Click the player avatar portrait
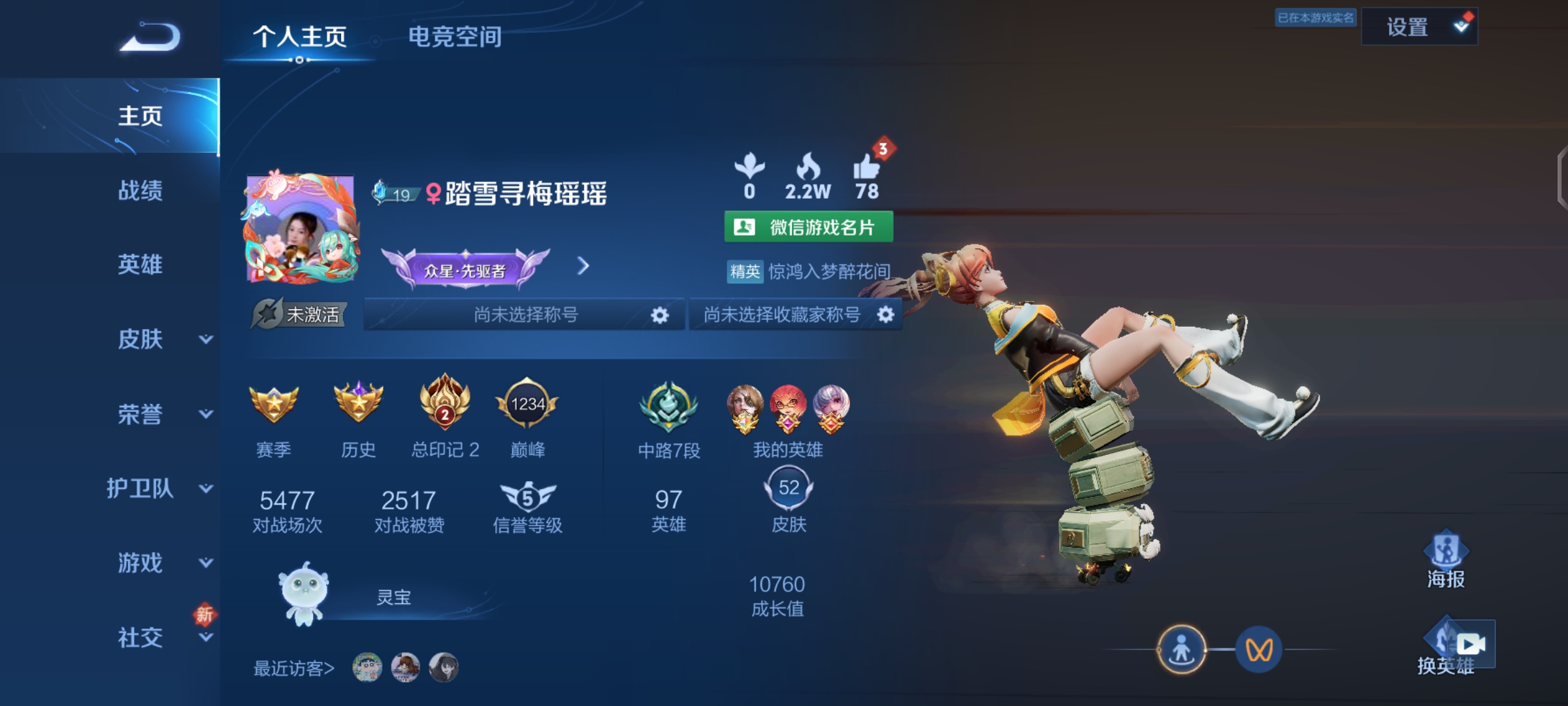The image size is (1568, 706). [x=302, y=228]
